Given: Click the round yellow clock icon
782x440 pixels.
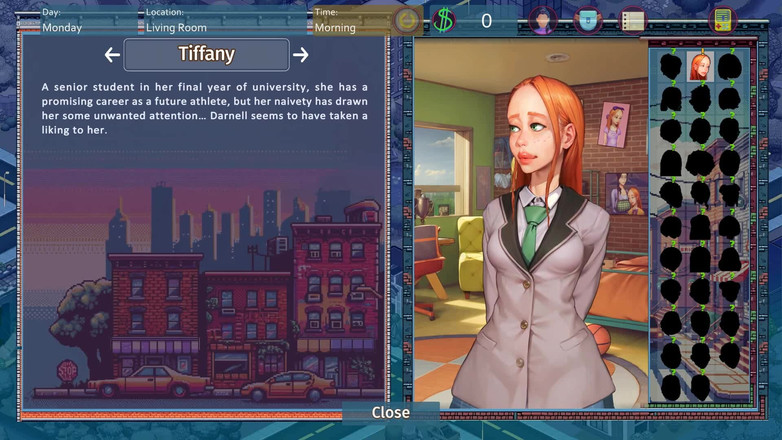Looking at the screenshot, I should pyautogui.click(x=406, y=20).
